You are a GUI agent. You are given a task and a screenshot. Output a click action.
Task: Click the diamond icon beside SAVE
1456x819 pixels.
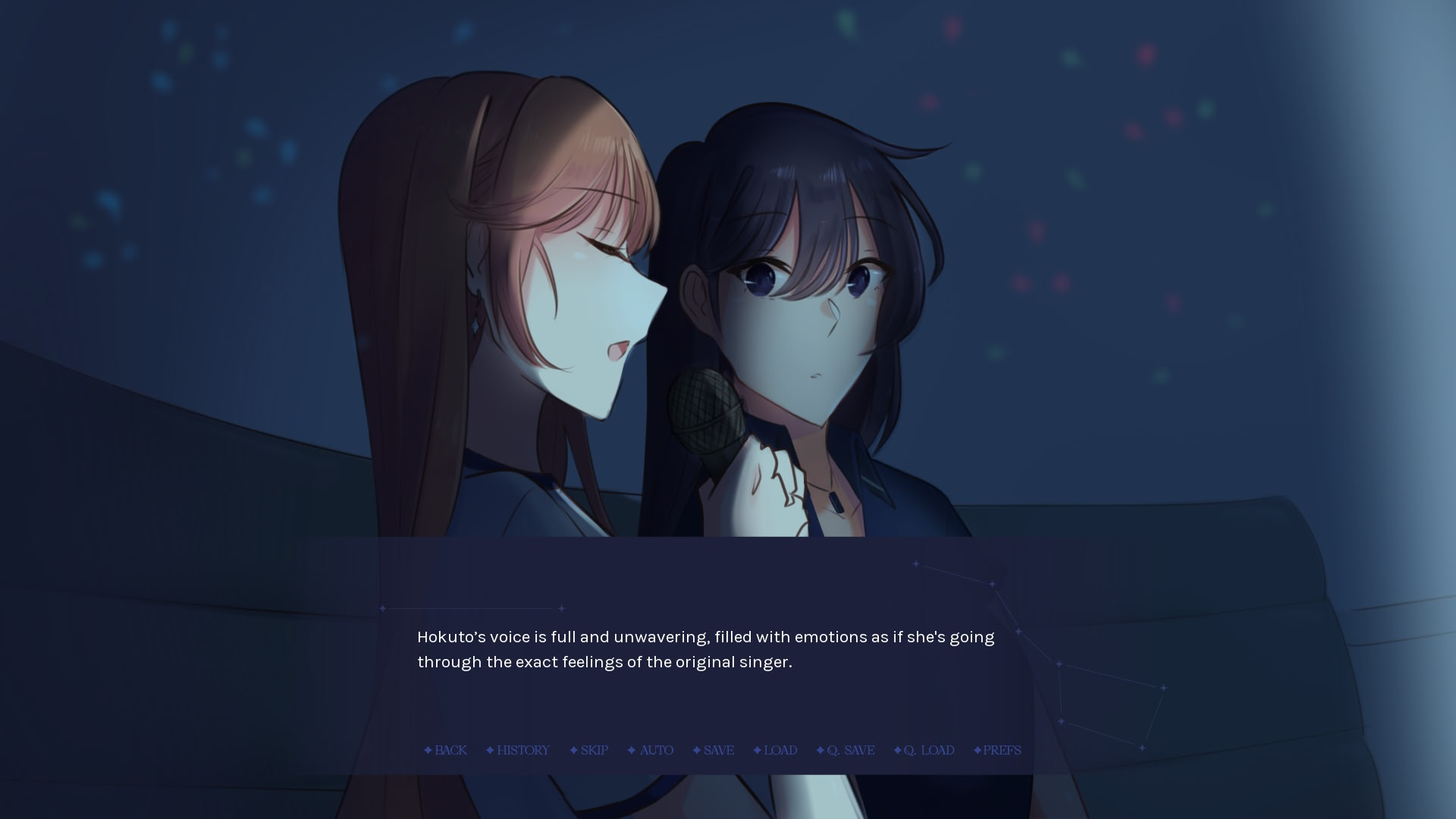[695, 750]
